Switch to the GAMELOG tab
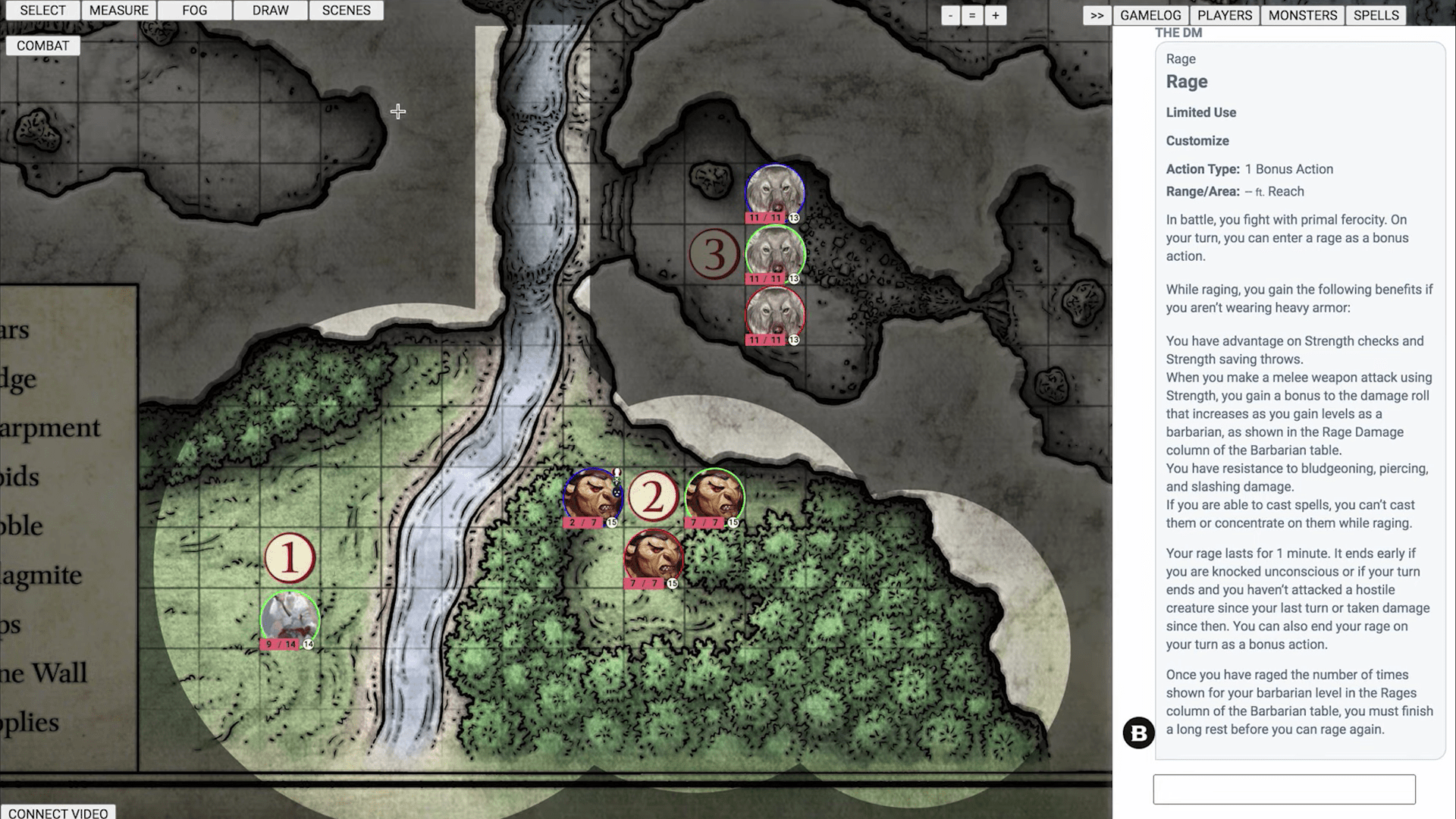Image resolution: width=1456 pixels, height=819 pixels. pos(1150,14)
